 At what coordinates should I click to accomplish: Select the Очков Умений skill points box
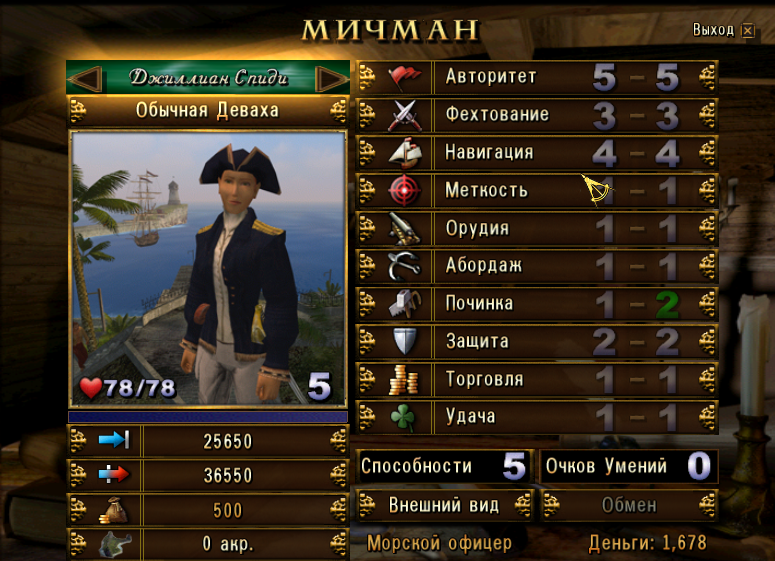629,466
